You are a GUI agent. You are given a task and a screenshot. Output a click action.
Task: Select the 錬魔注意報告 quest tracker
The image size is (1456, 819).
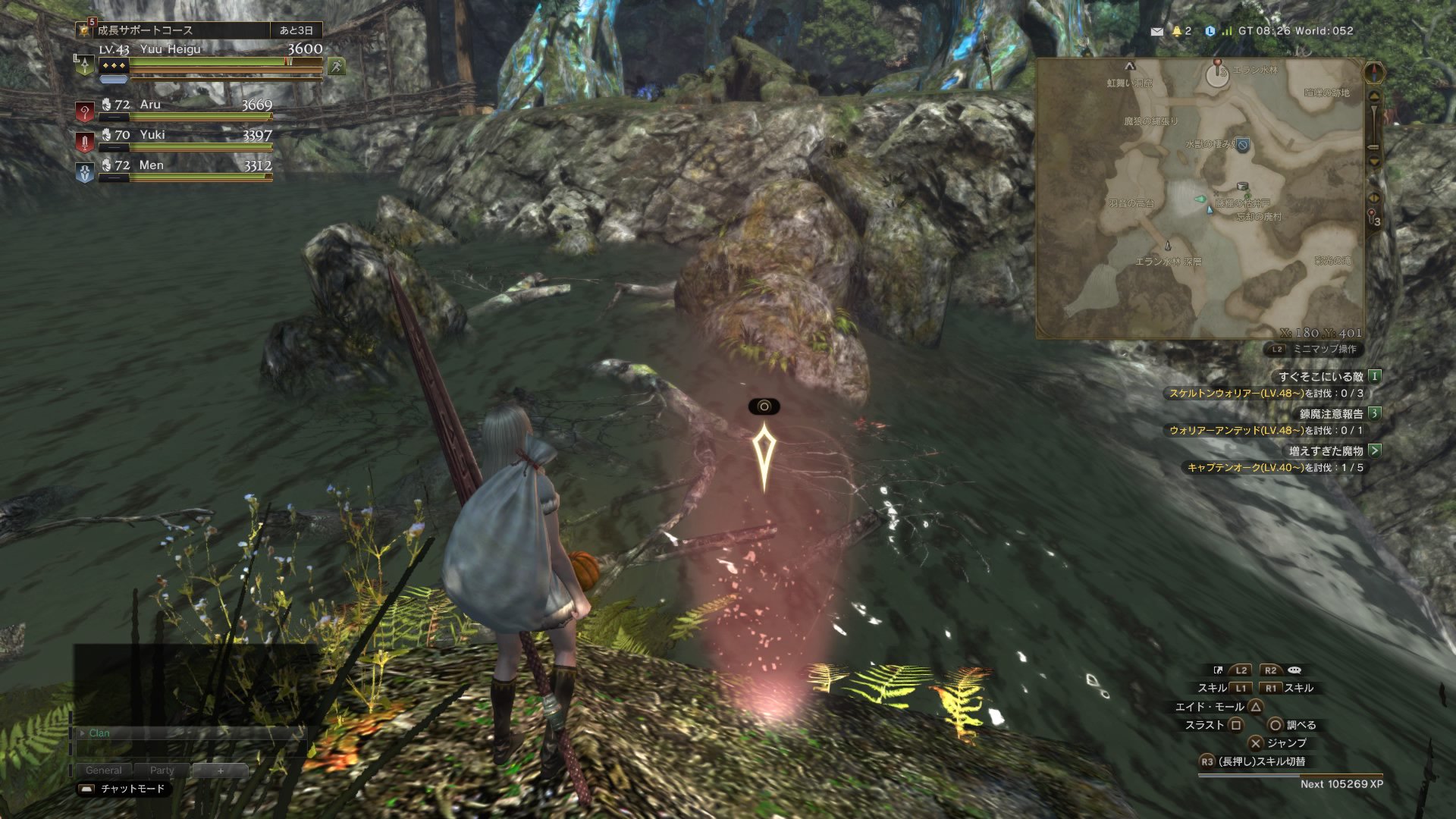pos(1331,414)
